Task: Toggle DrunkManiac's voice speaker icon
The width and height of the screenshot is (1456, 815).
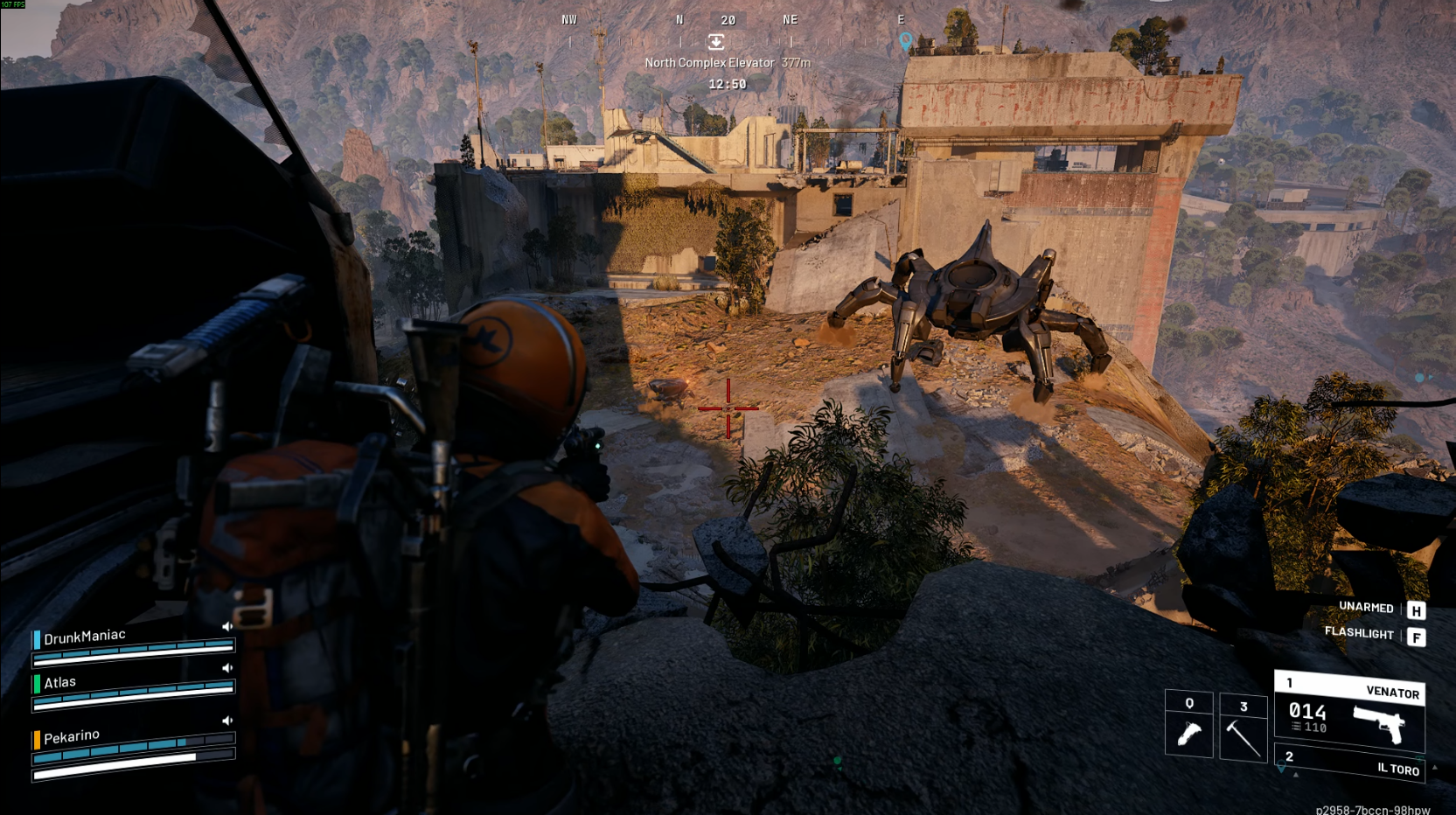Action: [227, 626]
